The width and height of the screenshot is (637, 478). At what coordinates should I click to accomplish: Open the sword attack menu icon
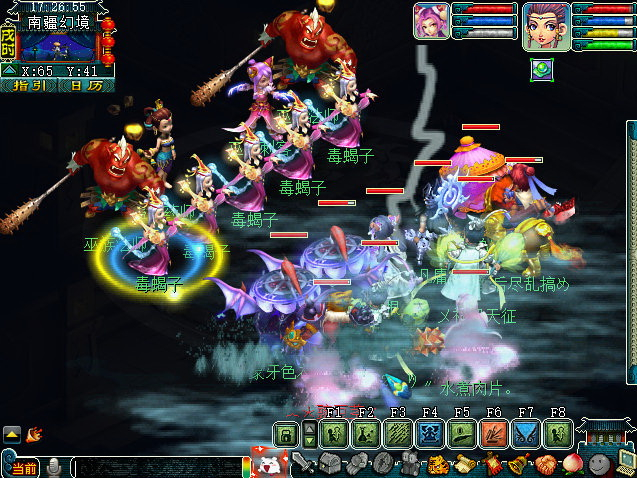click(301, 463)
